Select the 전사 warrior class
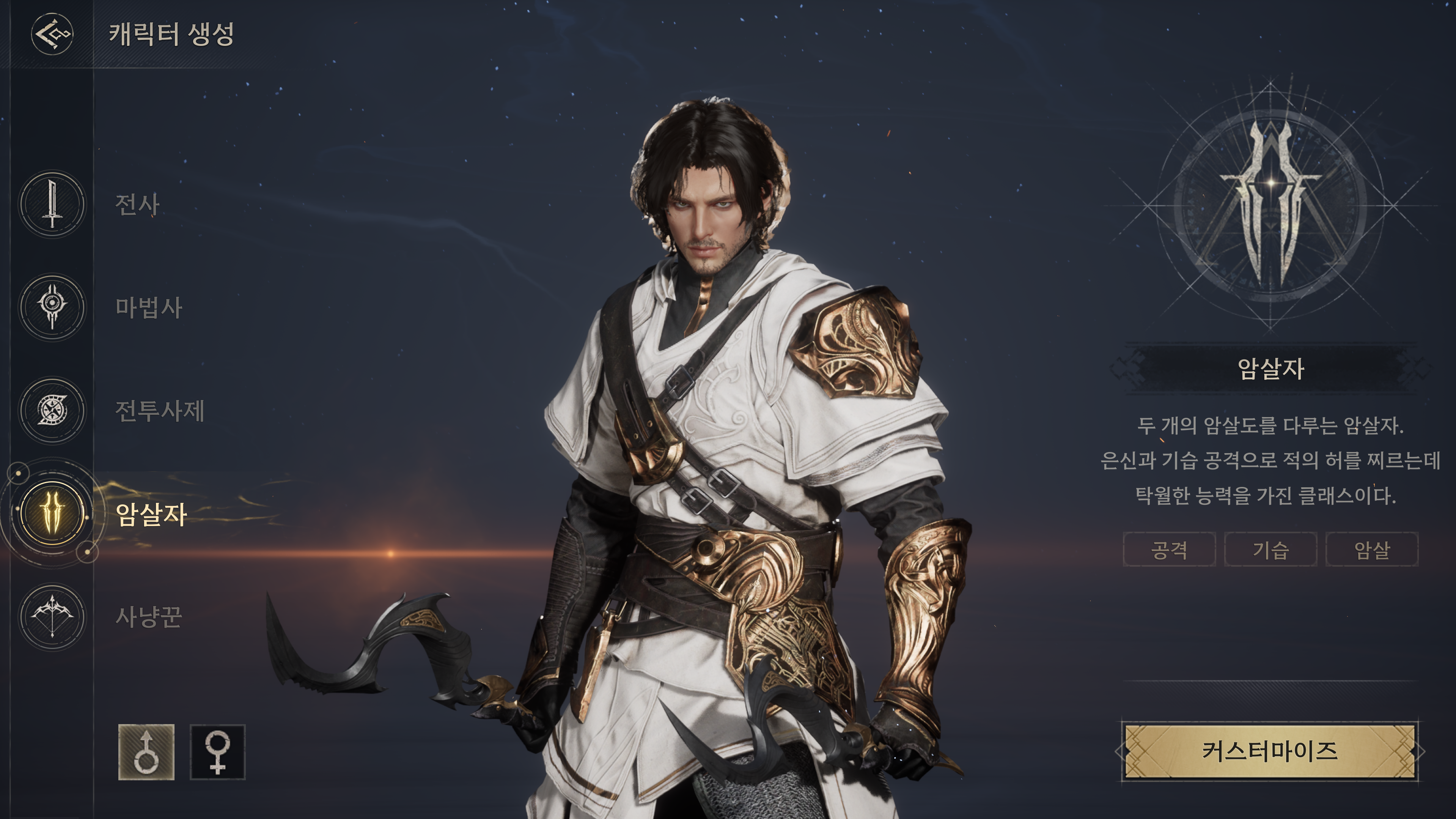 tap(53, 204)
